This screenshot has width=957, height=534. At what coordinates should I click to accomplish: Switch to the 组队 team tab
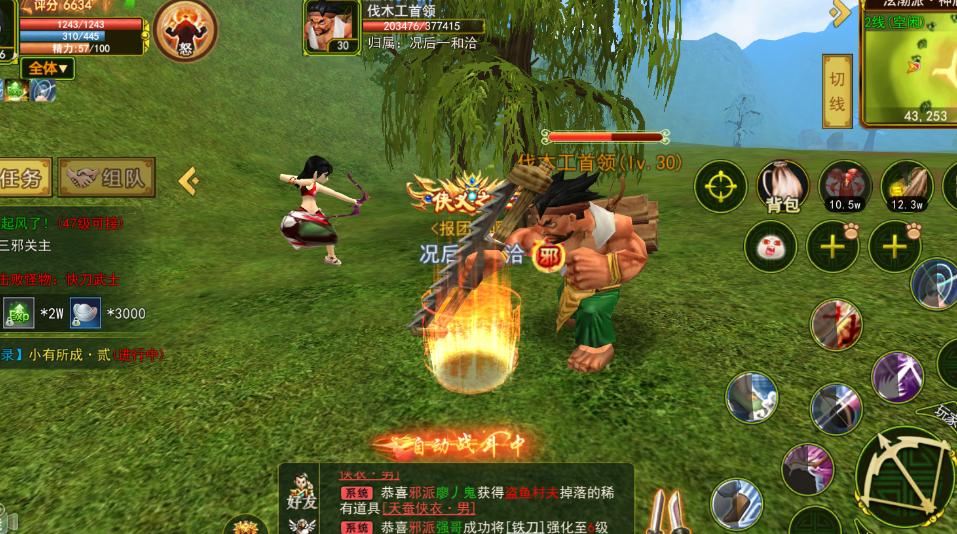click(x=107, y=179)
